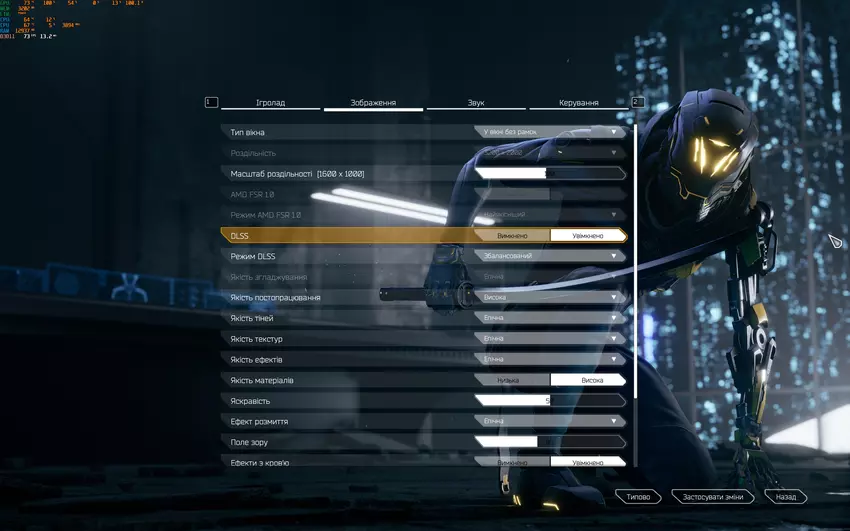Image resolution: width=850 pixels, height=531 pixels.
Task: Click the Яскравість slider
Action: pyautogui.click(x=549, y=401)
